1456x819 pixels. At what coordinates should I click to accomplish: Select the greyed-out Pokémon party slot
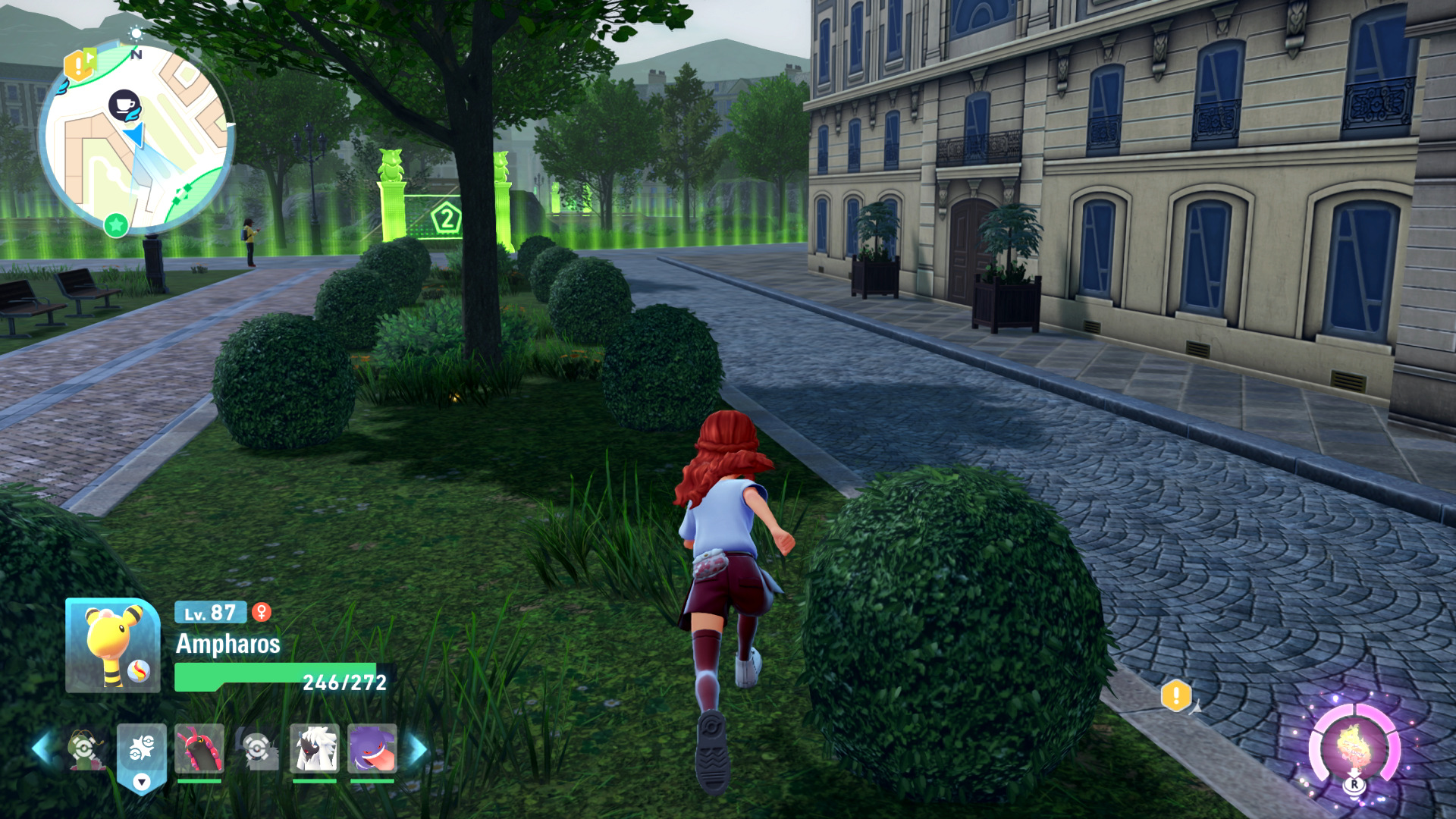point(257,748)
